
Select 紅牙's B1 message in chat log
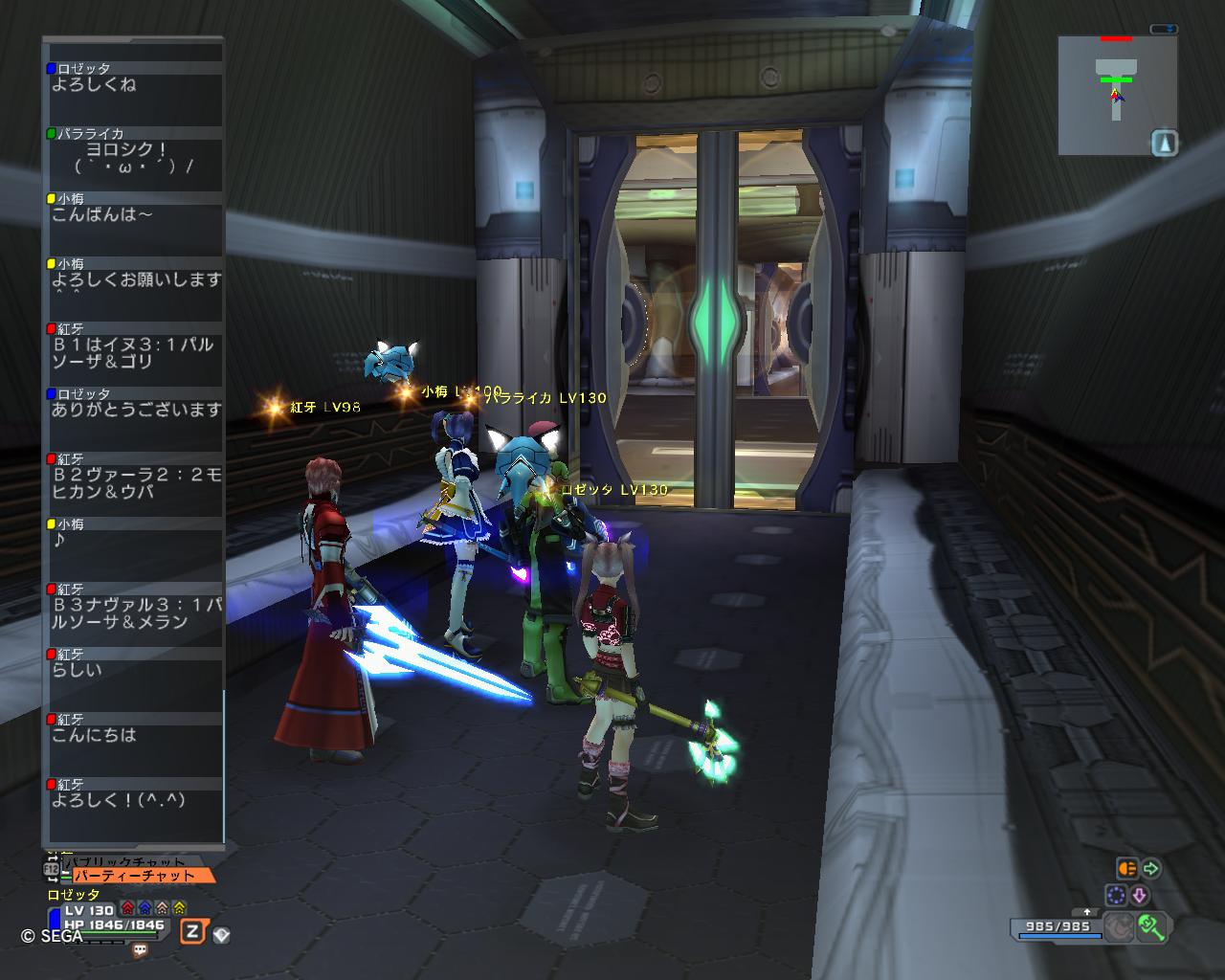(134, 353)
